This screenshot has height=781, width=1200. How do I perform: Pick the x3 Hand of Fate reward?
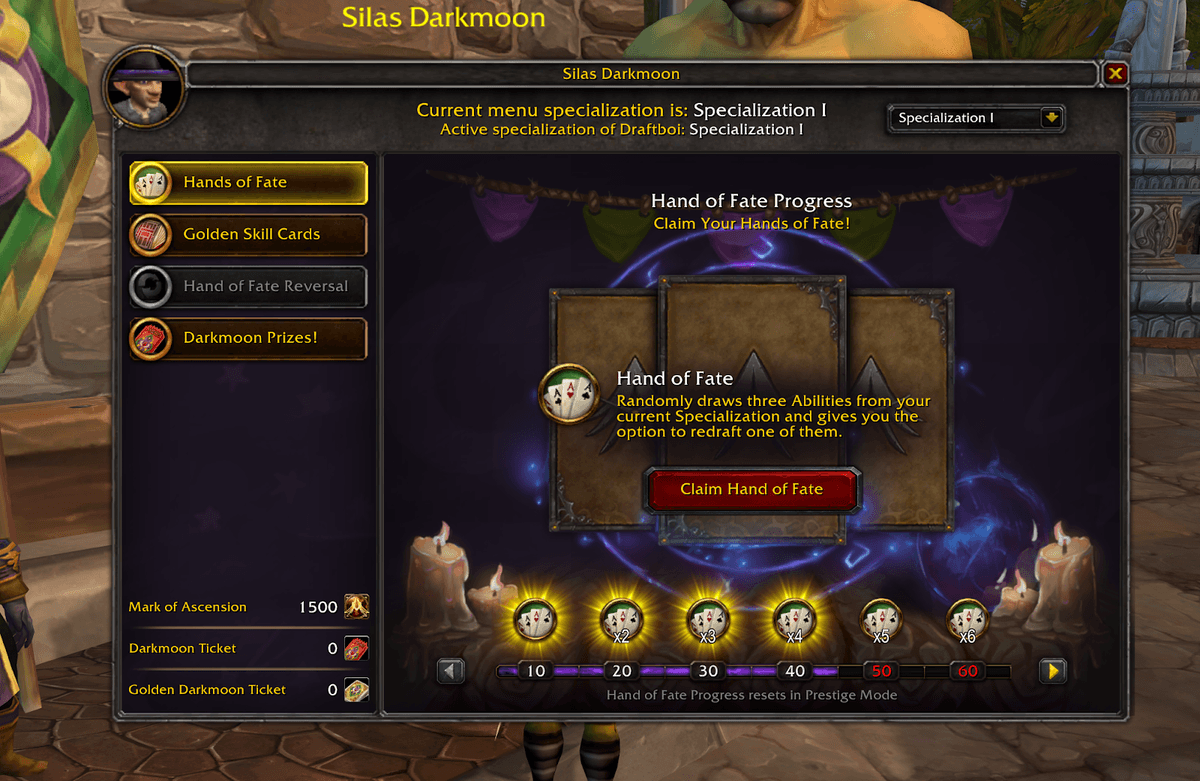click(707, 620)
